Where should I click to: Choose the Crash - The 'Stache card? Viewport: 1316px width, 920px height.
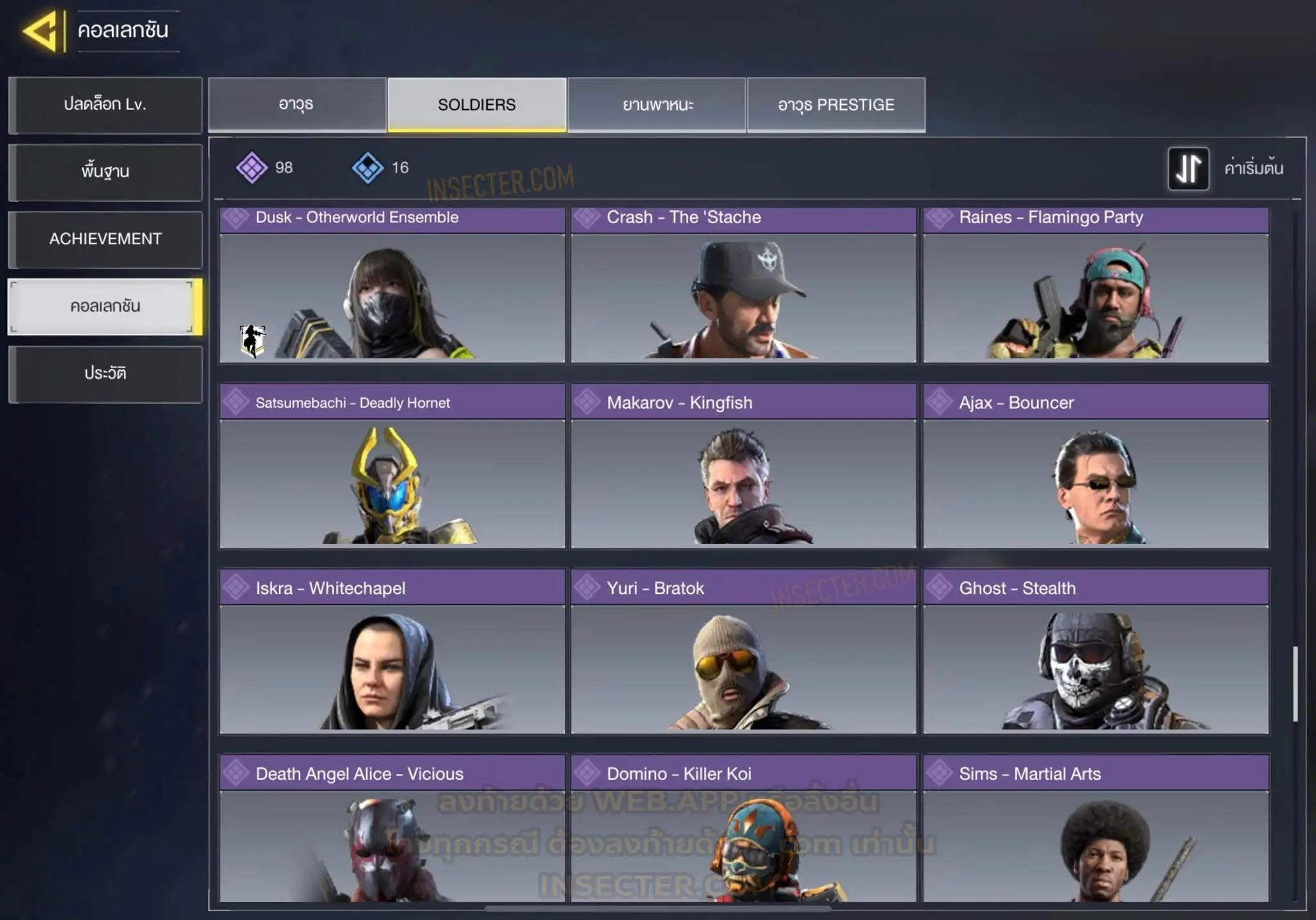click(743, 286)
